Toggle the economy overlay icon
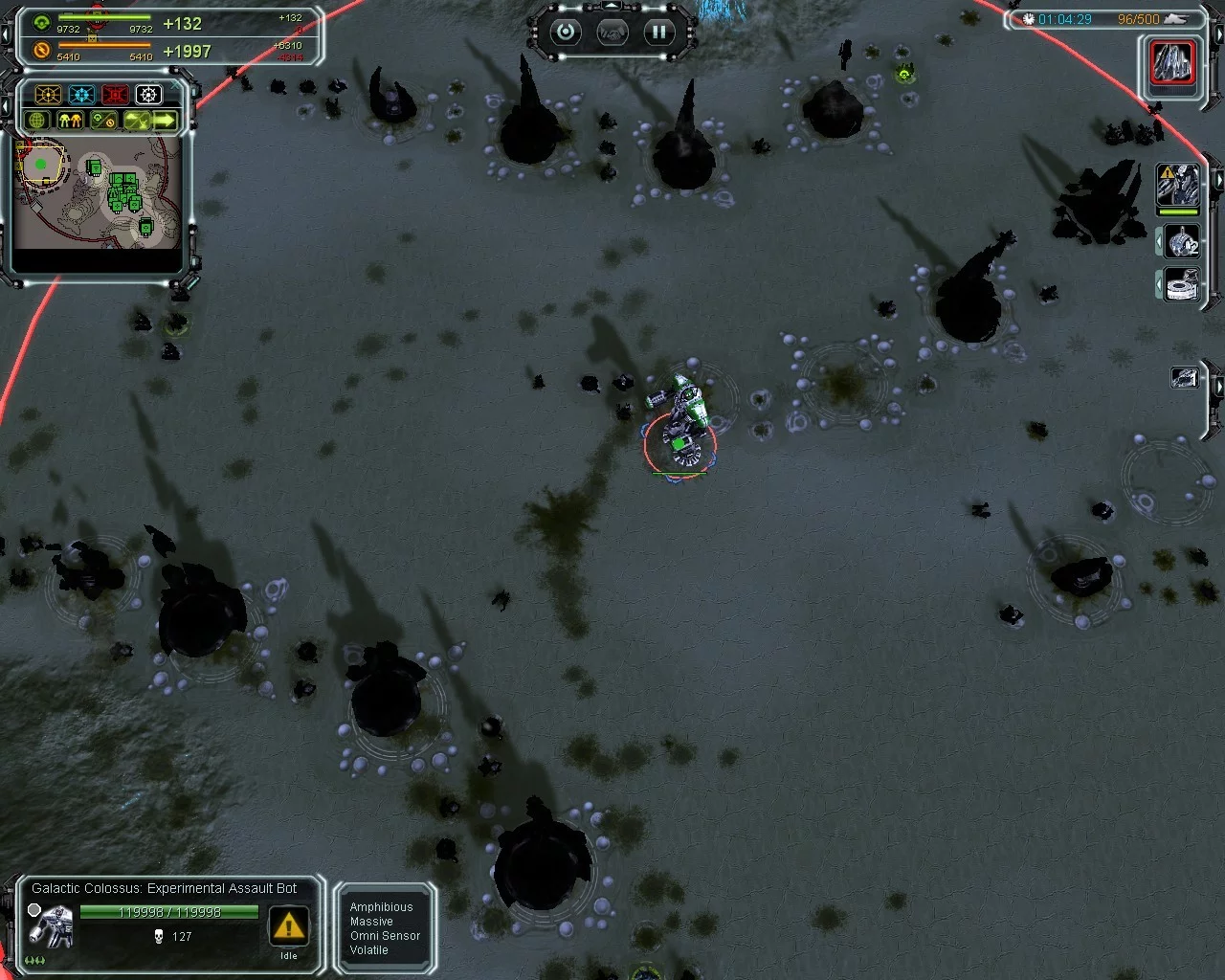The width and height of the screenshot is (1225, 980). [x=102, y=121]
